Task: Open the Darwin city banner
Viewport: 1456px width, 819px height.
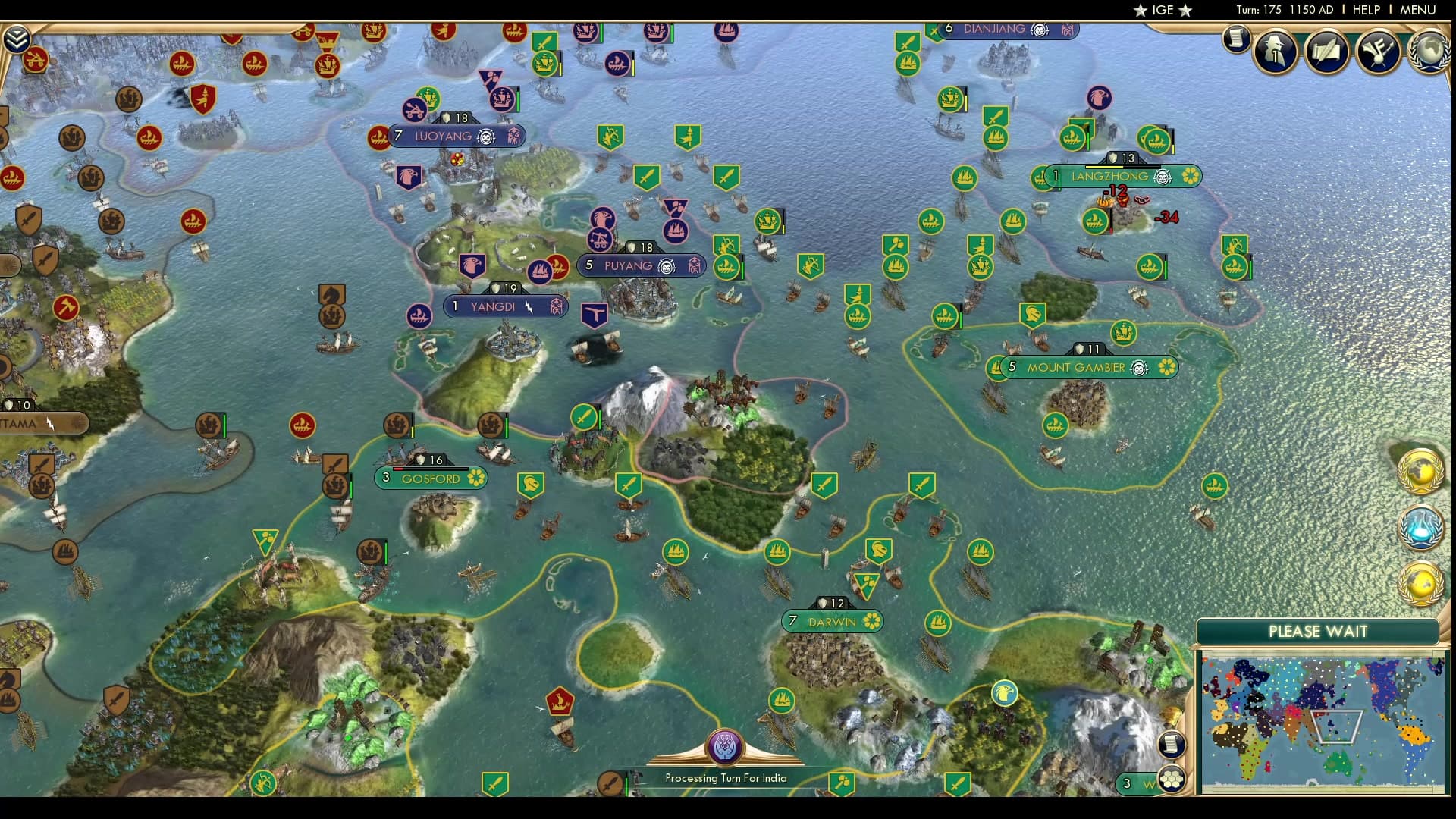Action: pos(833,621)
